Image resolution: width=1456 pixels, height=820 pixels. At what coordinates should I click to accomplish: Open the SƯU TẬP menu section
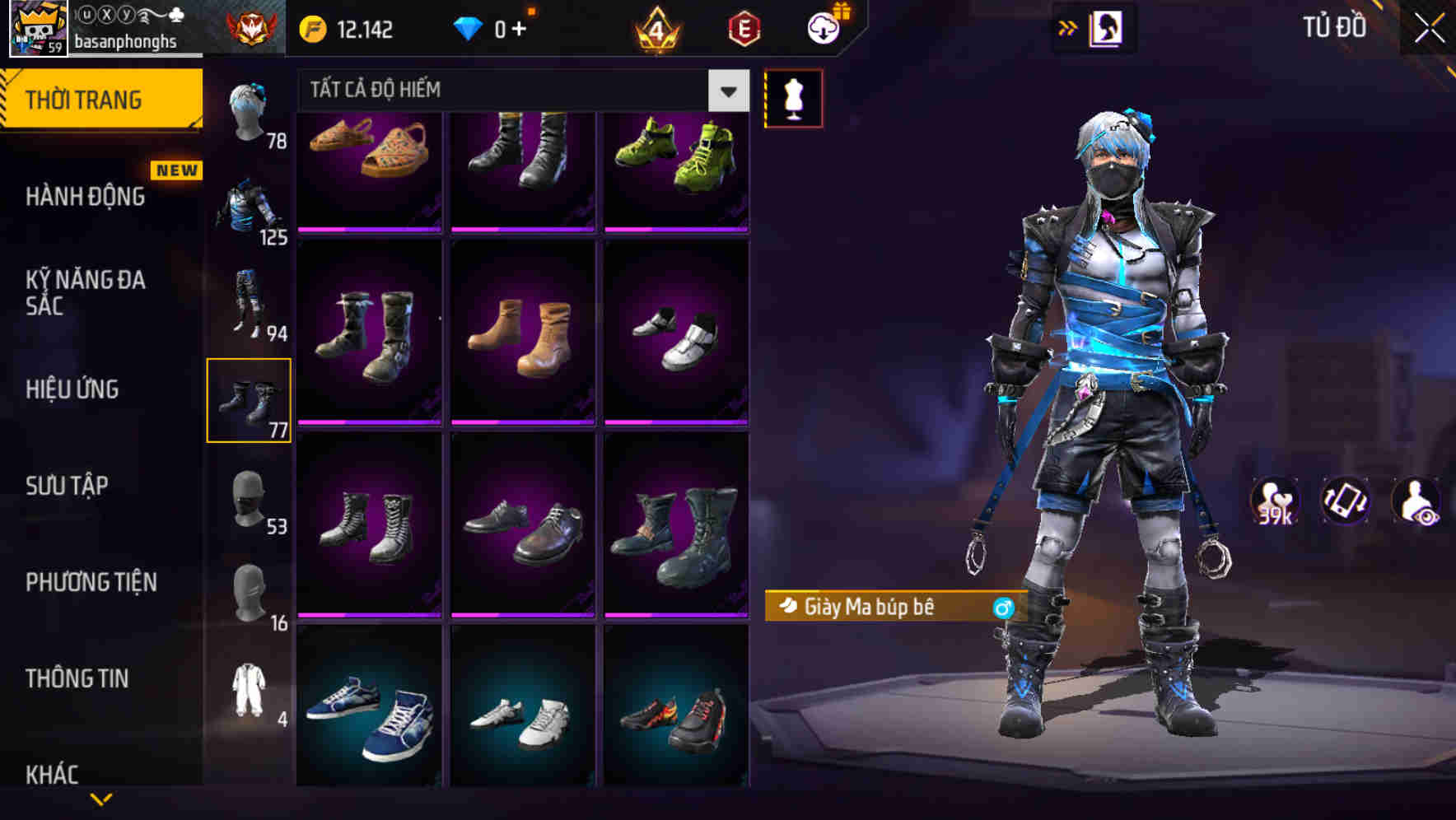pos(68,487)
